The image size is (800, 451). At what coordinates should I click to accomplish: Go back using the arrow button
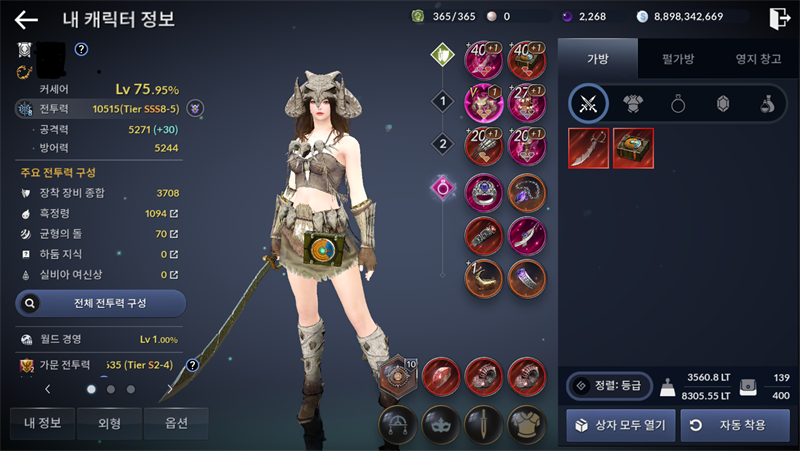click(x=25, y=19)
